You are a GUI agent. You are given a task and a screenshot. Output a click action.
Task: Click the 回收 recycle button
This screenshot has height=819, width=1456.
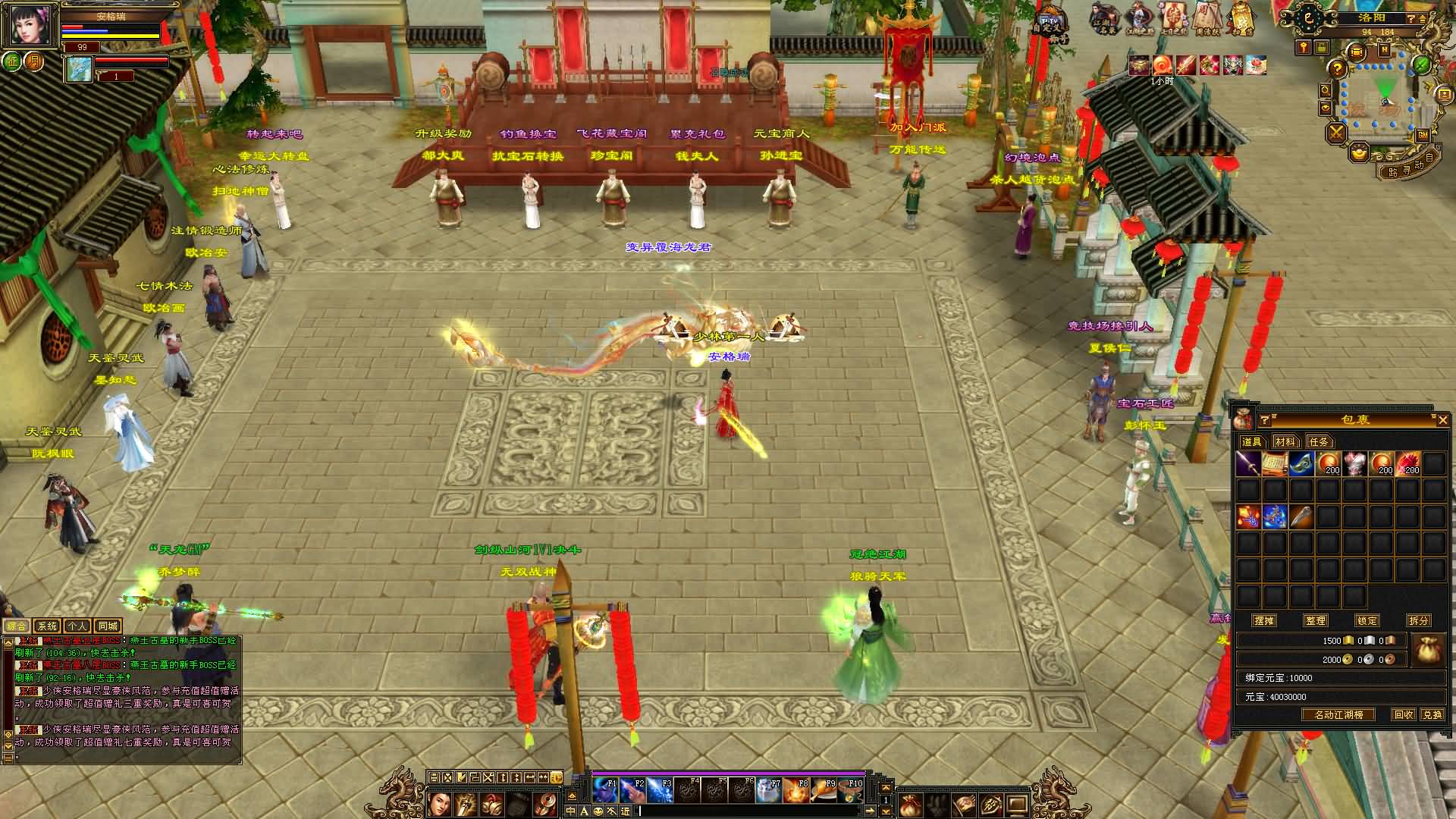pyautogui.click(x=1404, y=714)
